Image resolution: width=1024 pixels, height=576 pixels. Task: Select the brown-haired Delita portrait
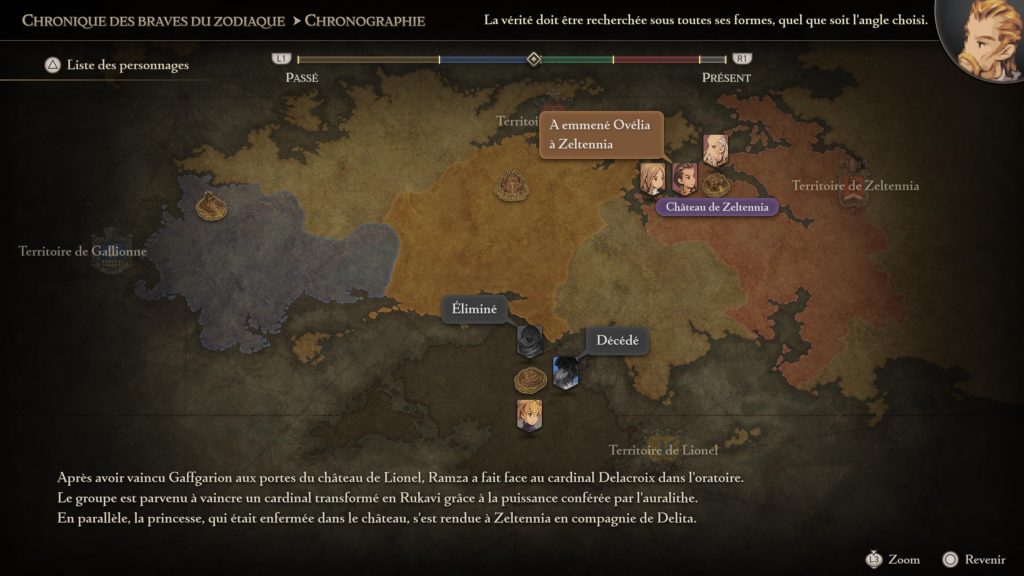tap(684, 178)
